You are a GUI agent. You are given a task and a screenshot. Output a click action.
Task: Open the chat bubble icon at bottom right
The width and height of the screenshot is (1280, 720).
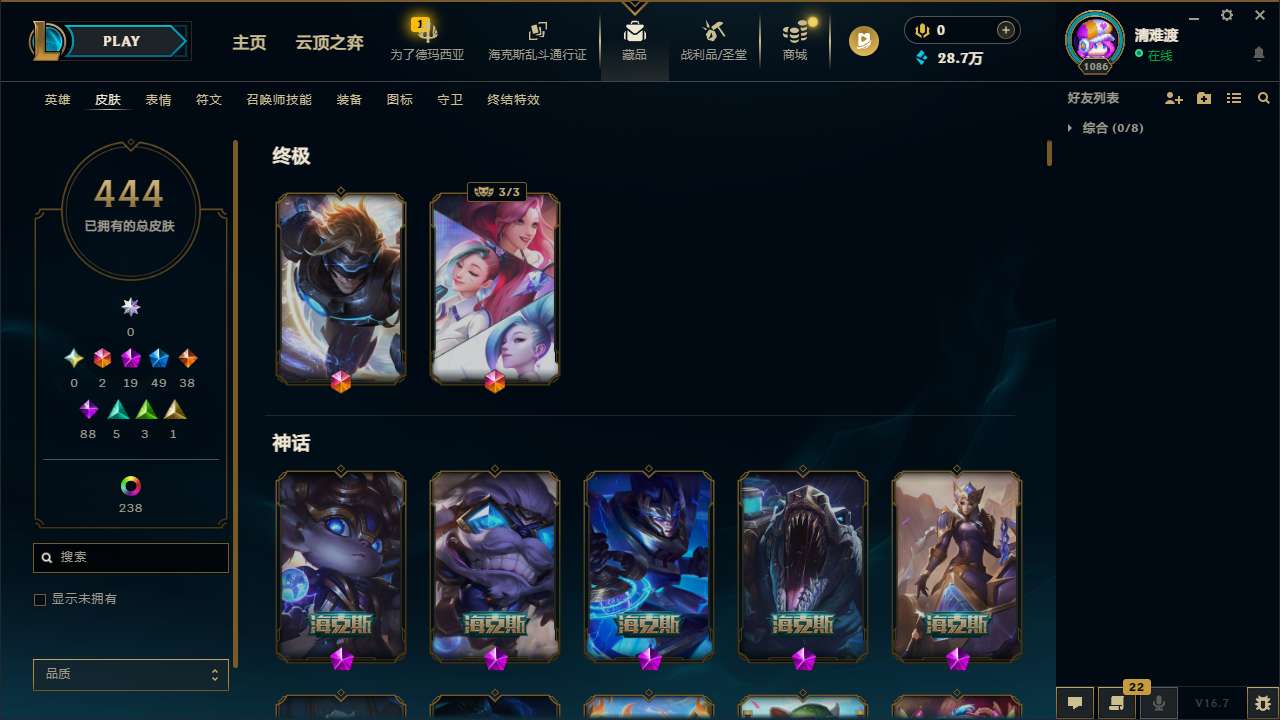[x=1074, y=703]
